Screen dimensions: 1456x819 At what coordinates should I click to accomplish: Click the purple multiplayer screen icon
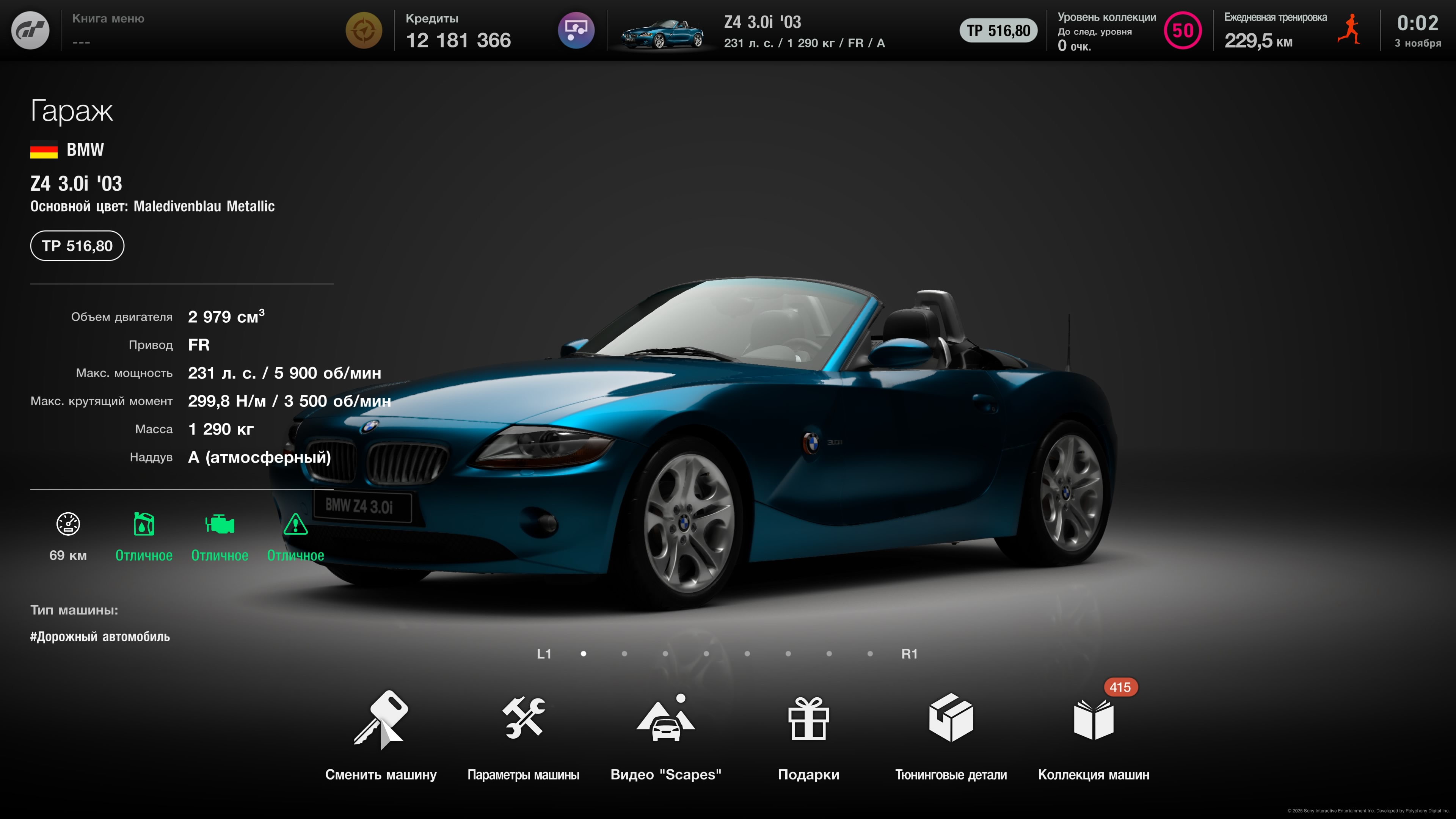point(576,30)
